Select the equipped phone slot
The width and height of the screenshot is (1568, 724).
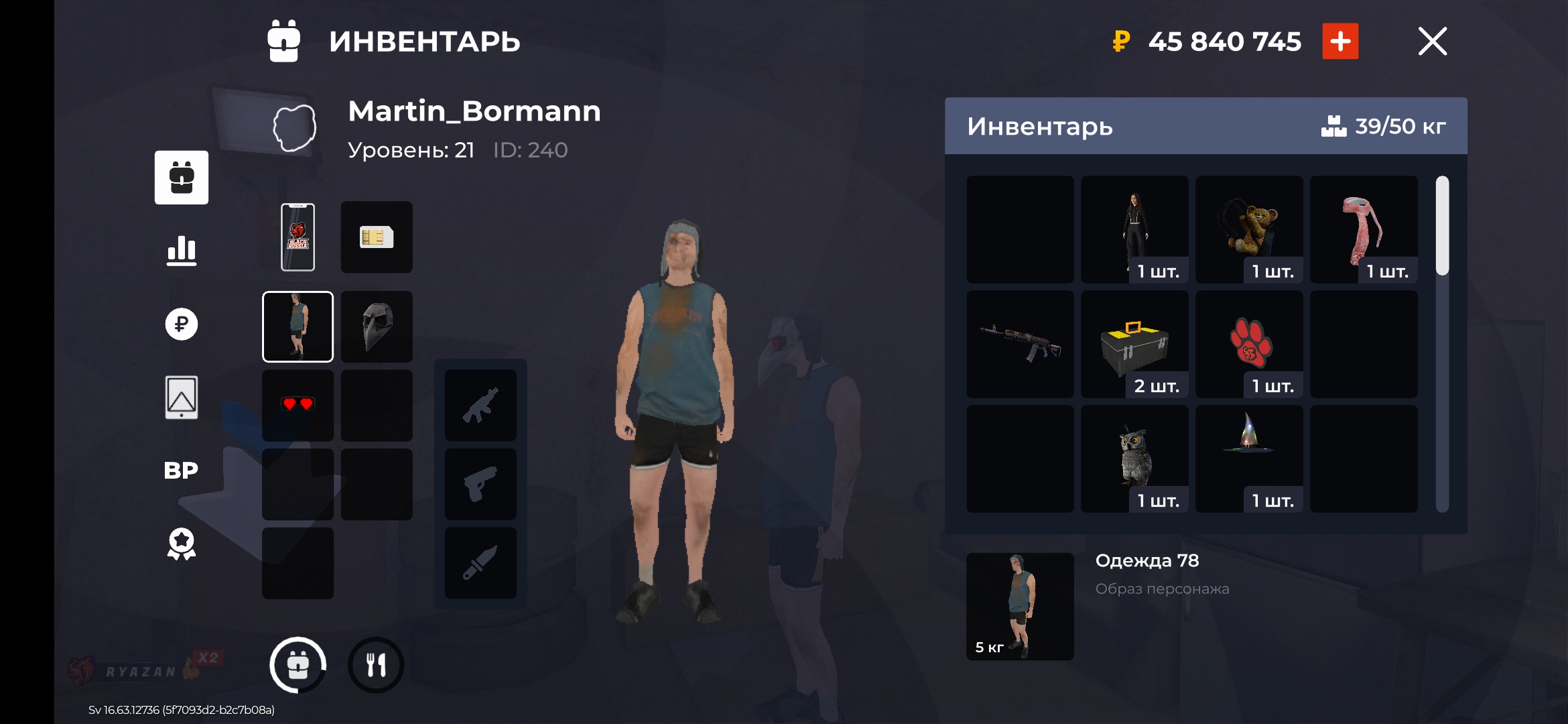(x=298, y=237)
